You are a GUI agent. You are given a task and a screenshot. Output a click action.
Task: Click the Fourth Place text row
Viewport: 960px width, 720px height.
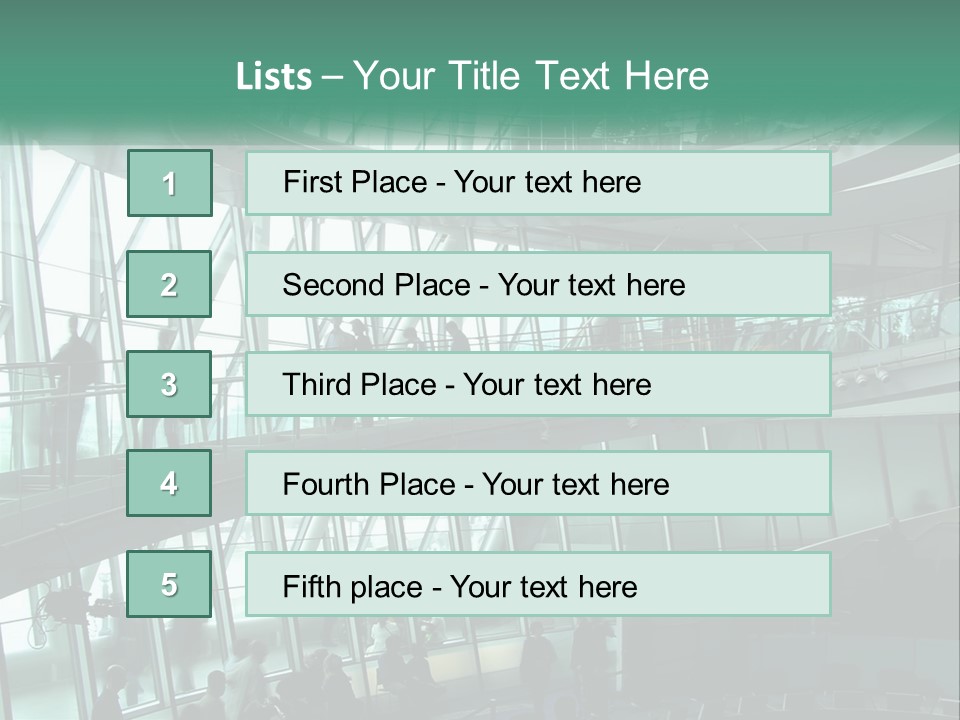coord(538,483)
